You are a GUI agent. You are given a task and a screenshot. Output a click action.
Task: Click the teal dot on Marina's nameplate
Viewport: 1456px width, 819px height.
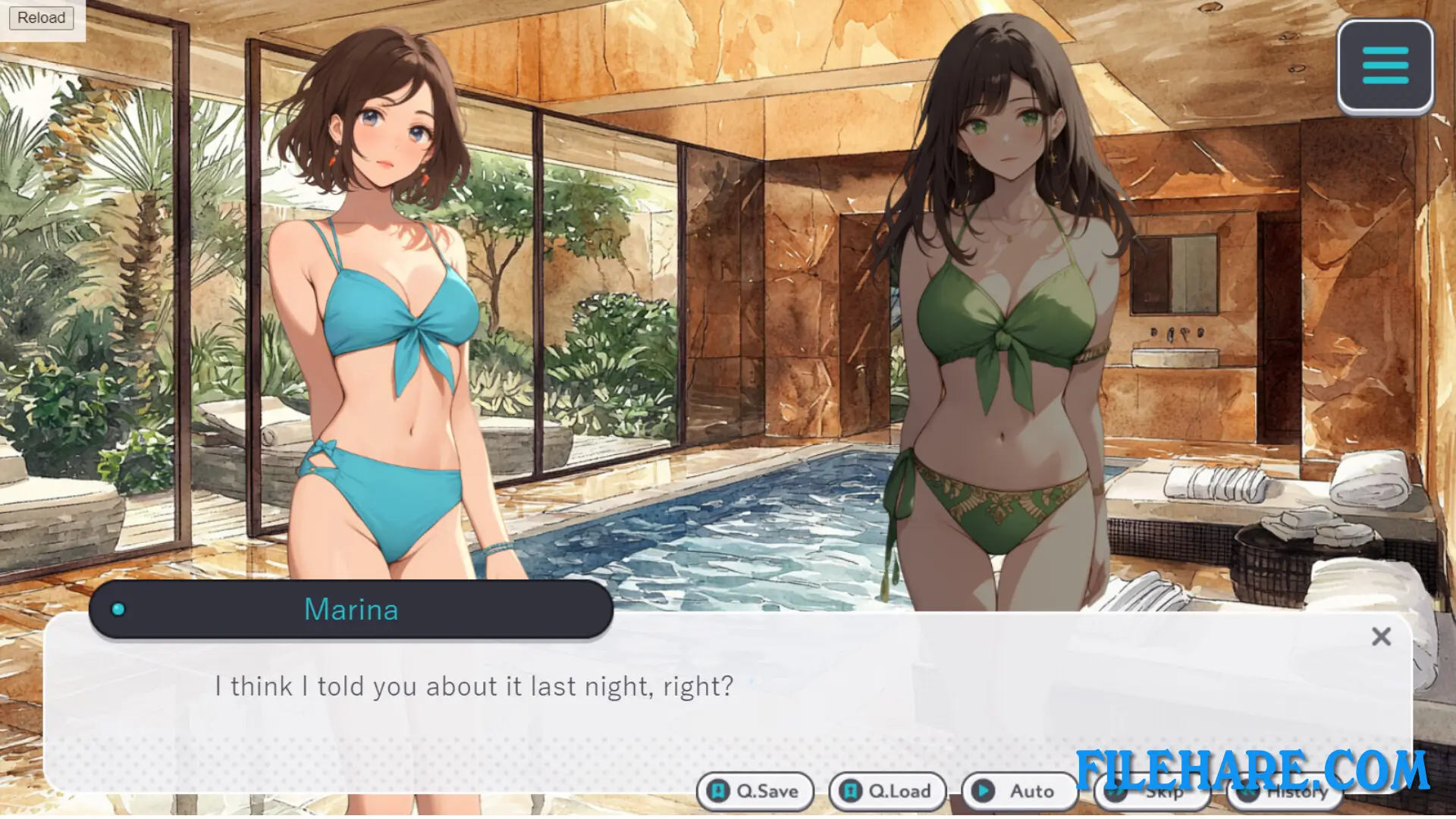[x=118, y=609]
